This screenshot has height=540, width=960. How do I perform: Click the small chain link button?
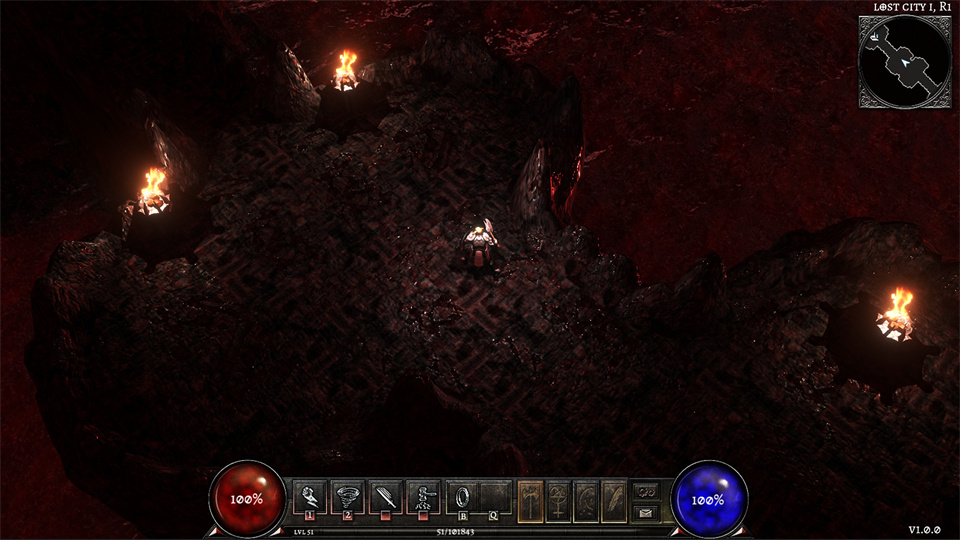click(646, 491)
